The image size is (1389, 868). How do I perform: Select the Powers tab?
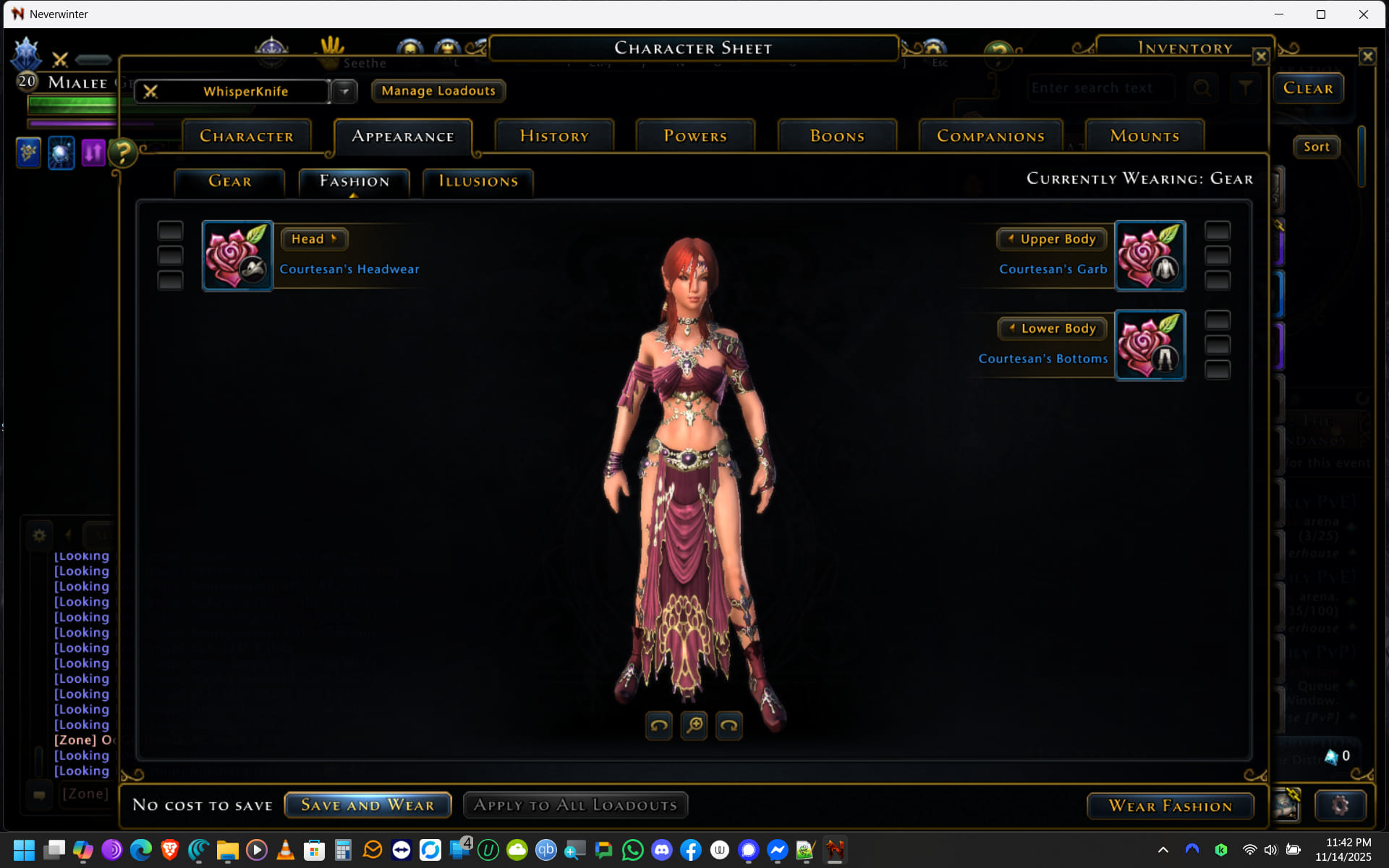[695, 136]
